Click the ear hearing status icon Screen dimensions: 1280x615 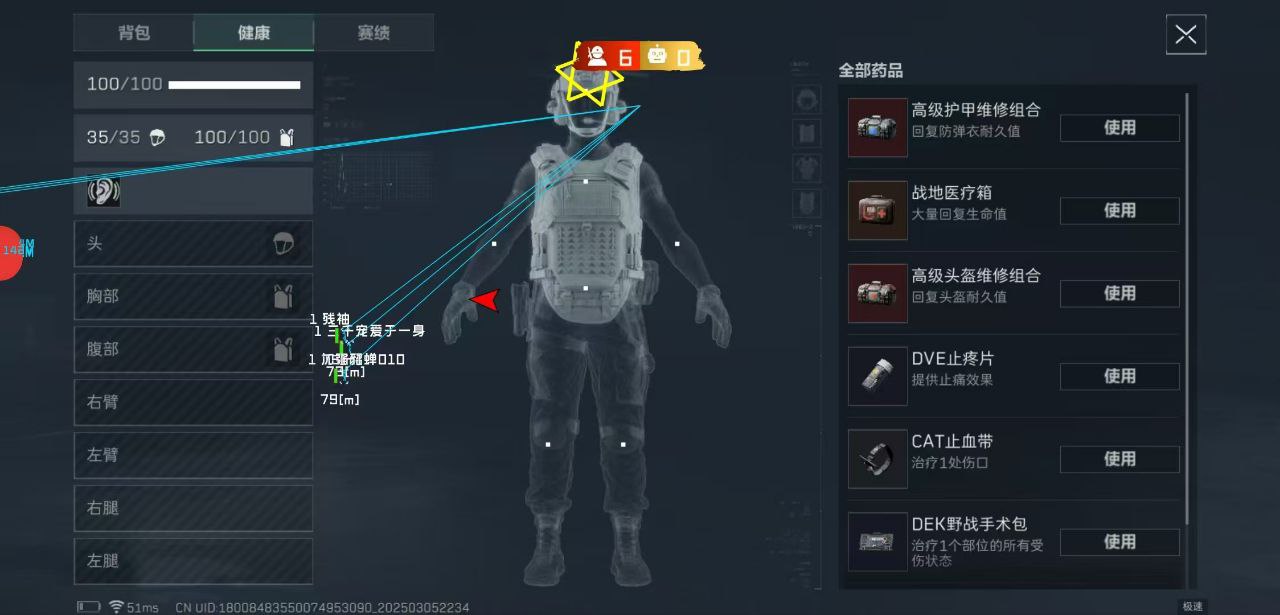(103, 191)
